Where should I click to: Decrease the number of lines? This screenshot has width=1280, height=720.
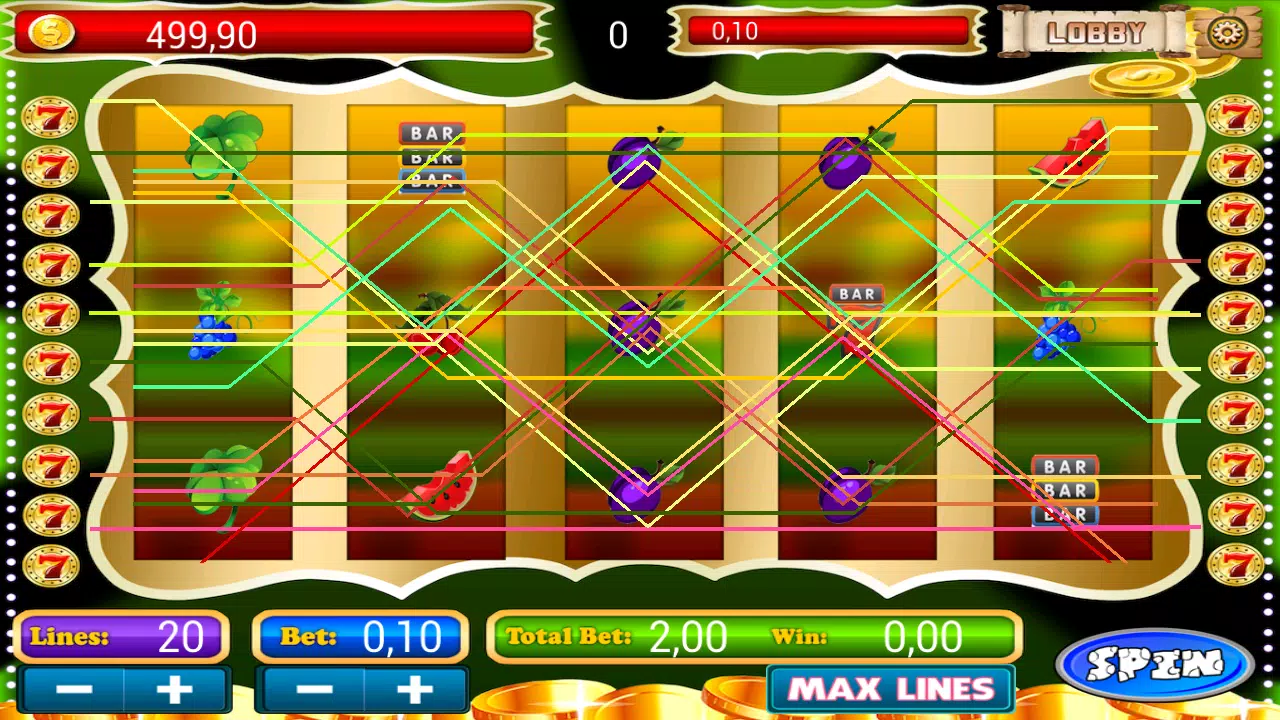74,690
